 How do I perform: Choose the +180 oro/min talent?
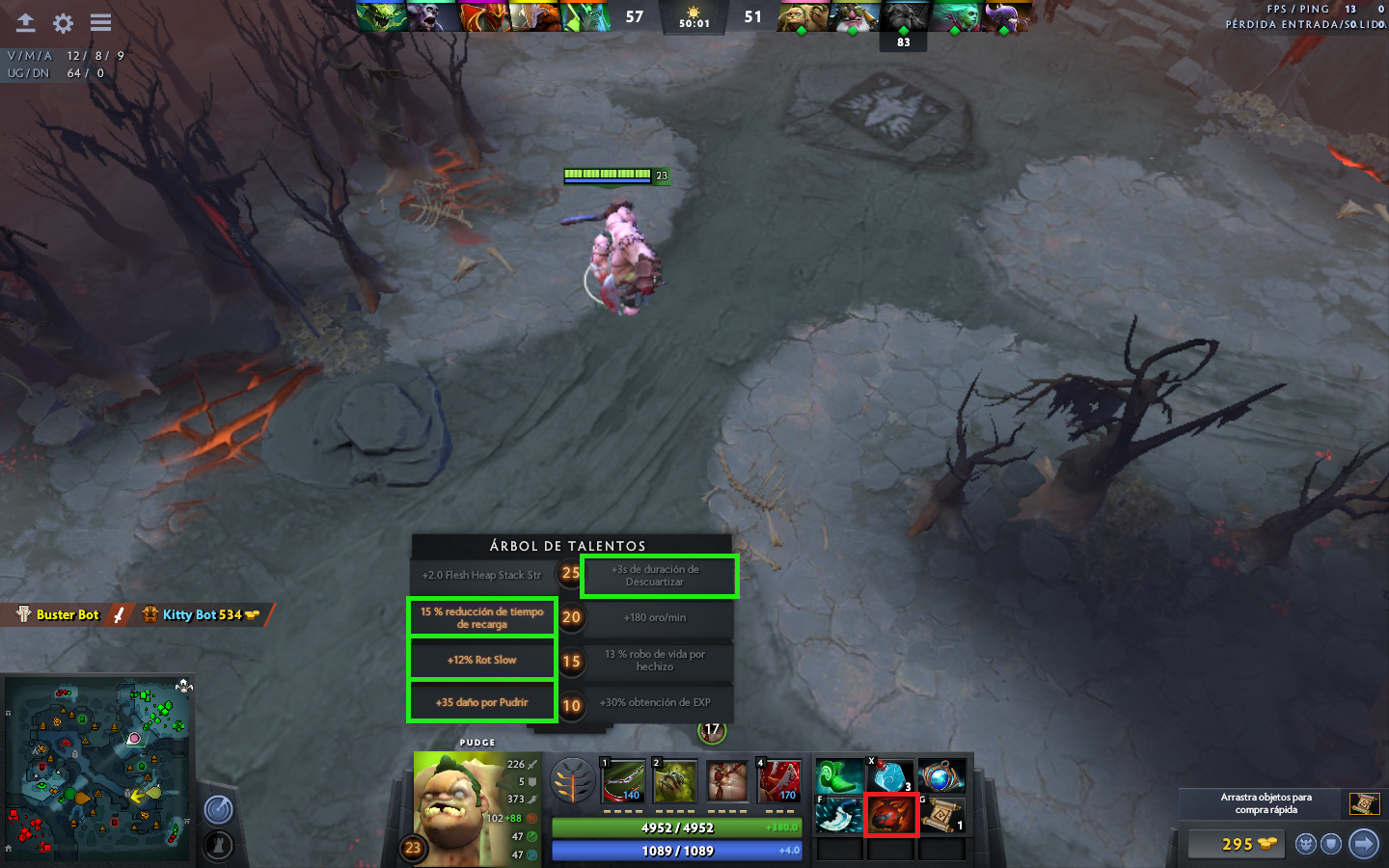656,617
